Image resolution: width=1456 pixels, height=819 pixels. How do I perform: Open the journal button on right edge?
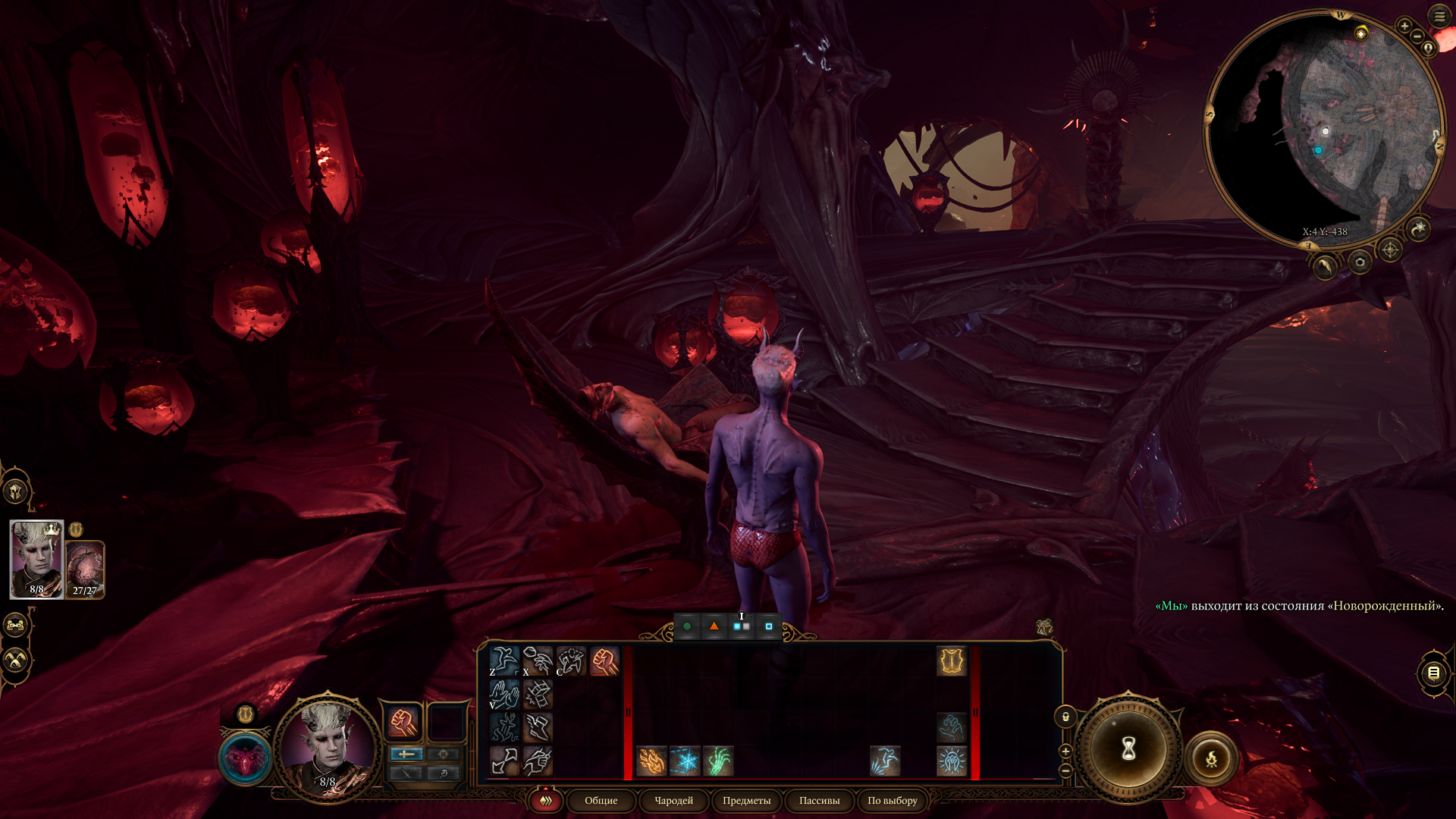[1433, 673]
